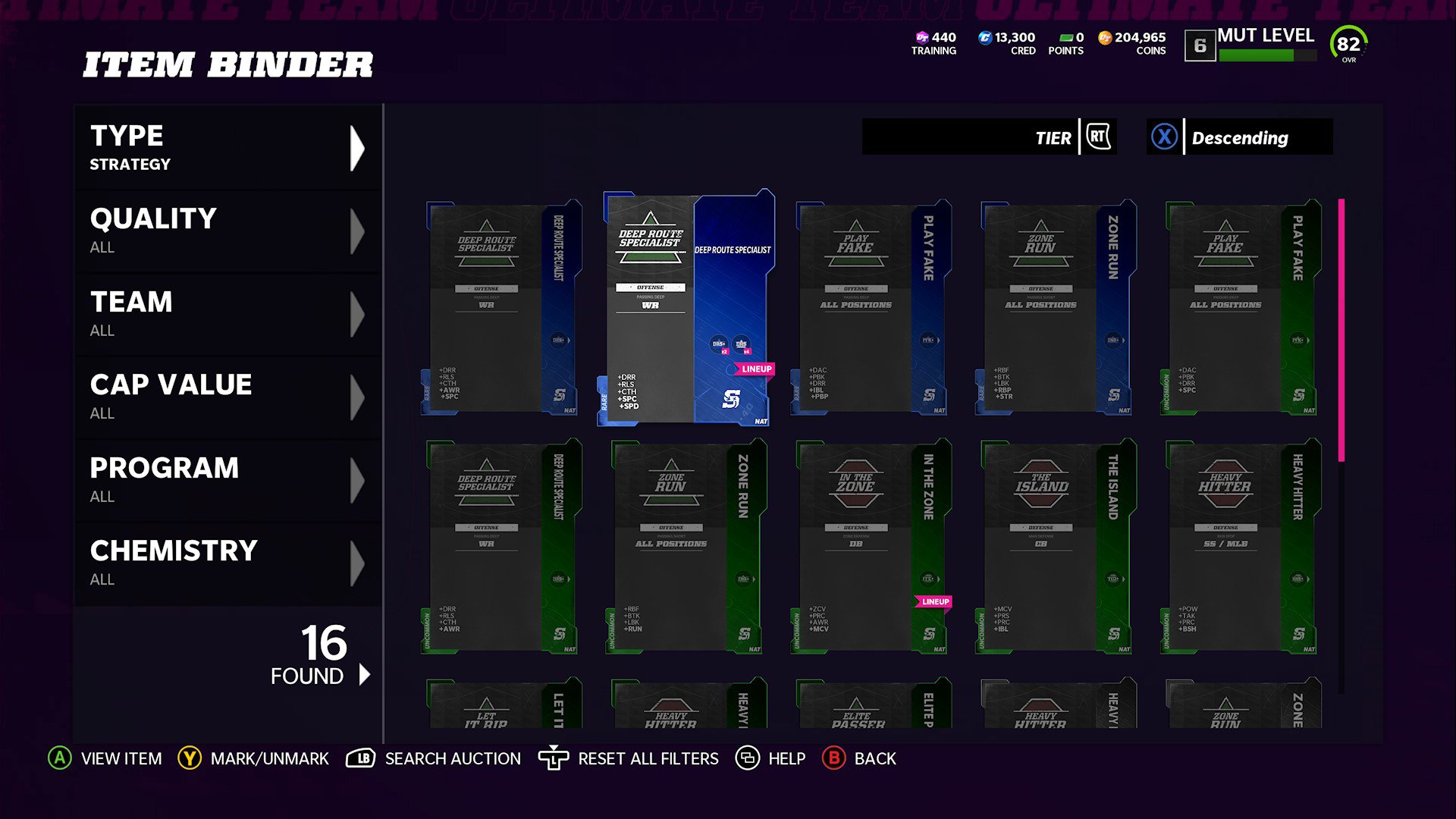Open the TEAM filter options

(226, 313)
